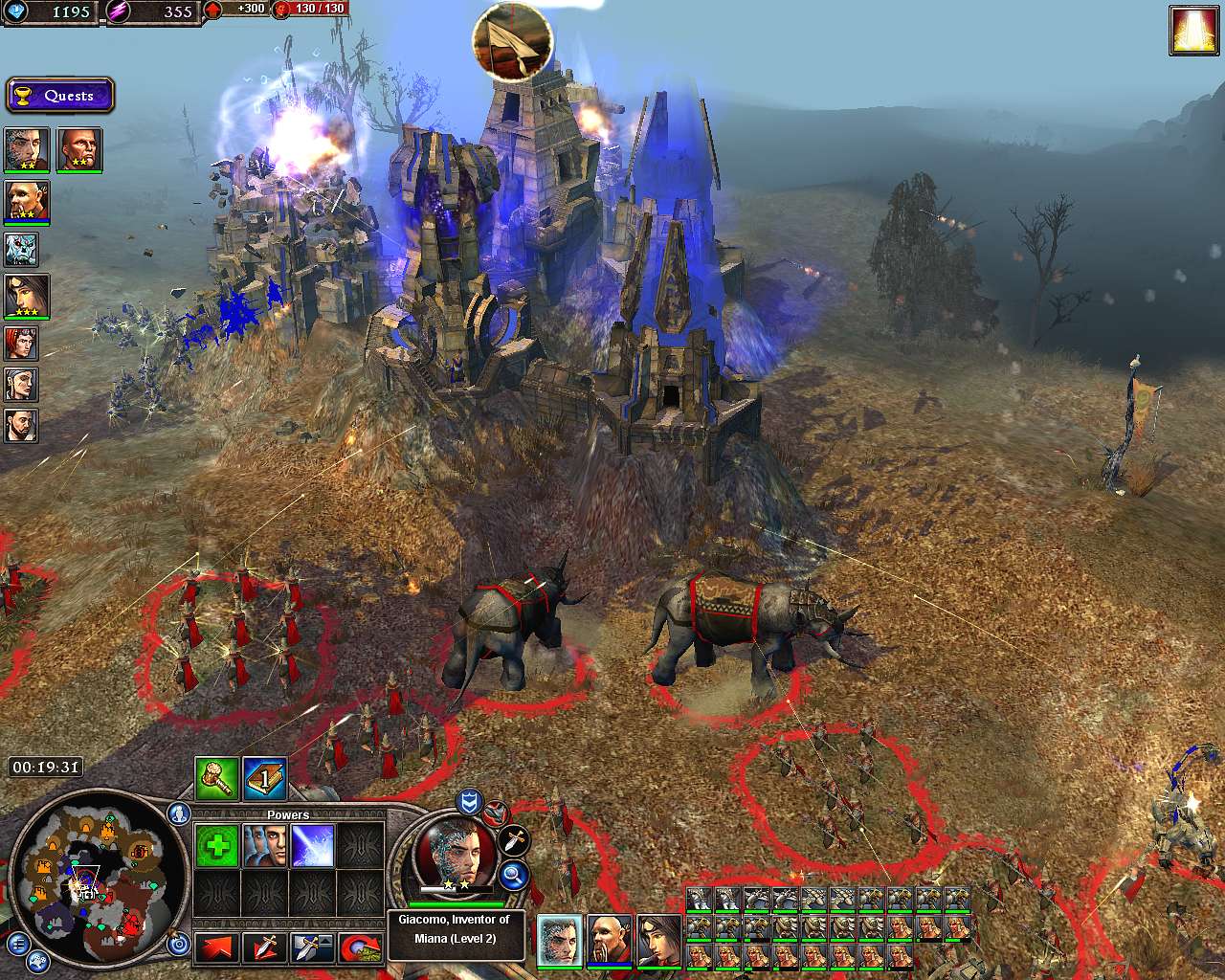Screen dimensions: 1225x980
Task: Choose the sword attack-move command
Action: [x=263, y=947]
